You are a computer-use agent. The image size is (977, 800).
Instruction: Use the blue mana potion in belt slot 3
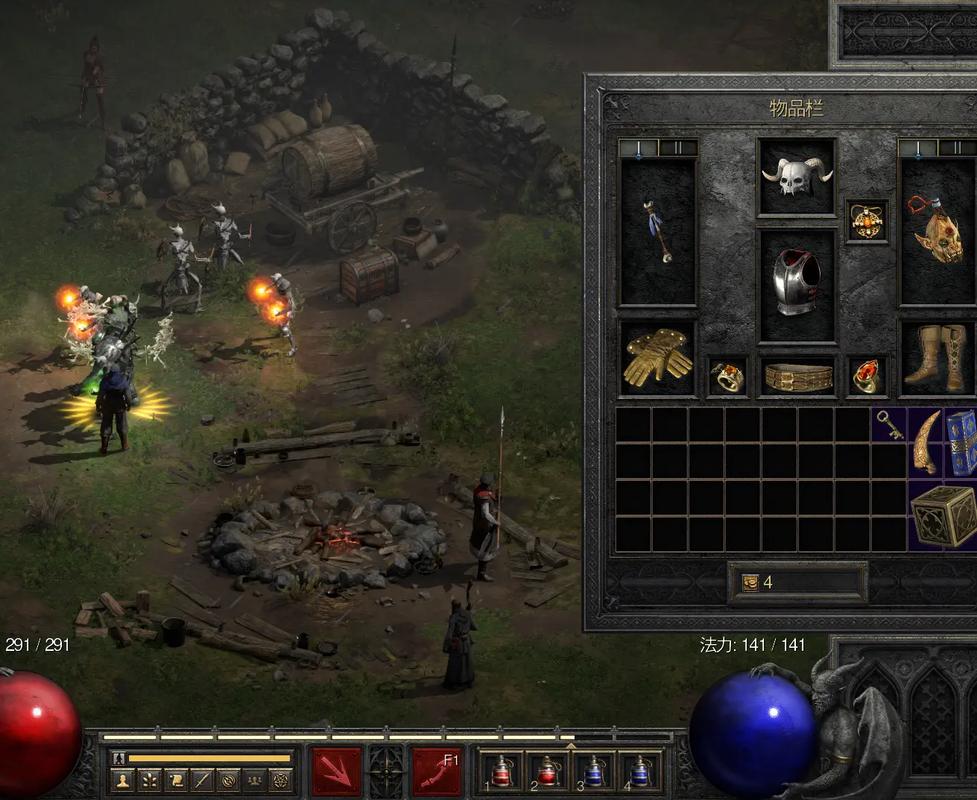593,771
